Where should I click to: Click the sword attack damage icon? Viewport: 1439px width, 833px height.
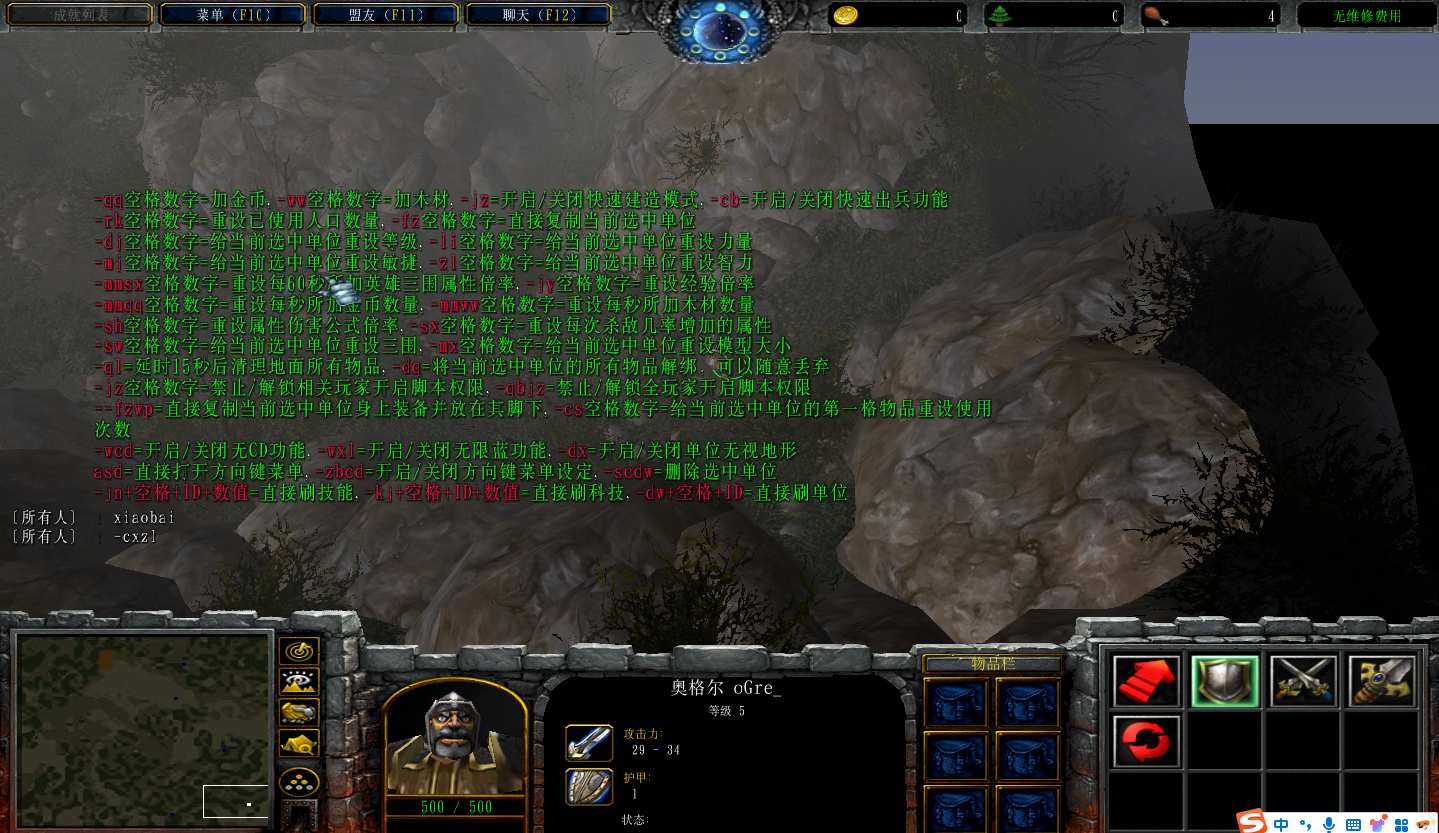click(x=589, y=742)
